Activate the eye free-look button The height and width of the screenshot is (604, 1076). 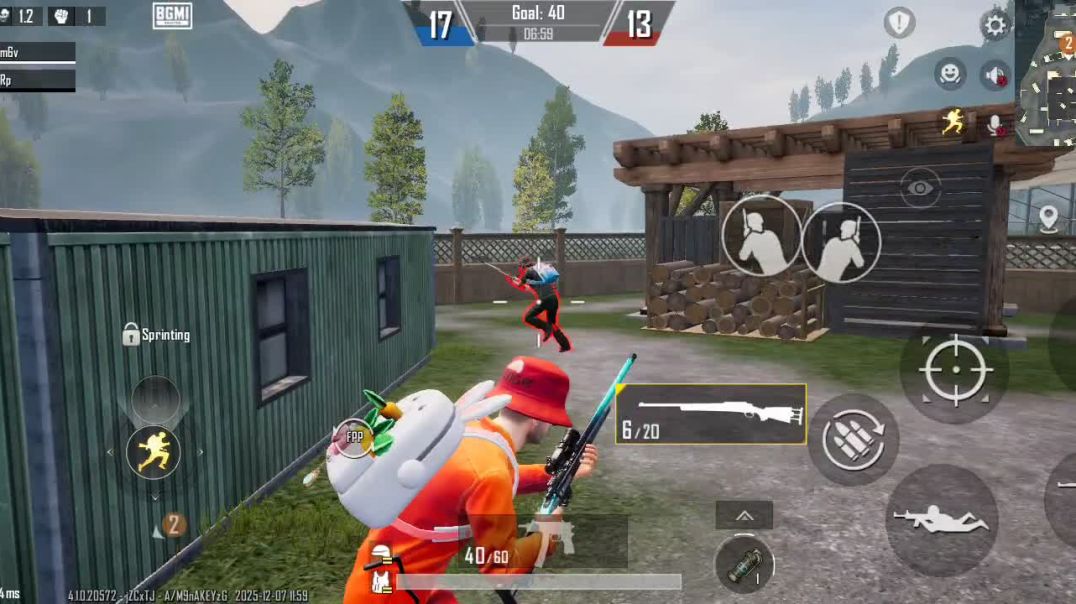(x=920, y=187)
